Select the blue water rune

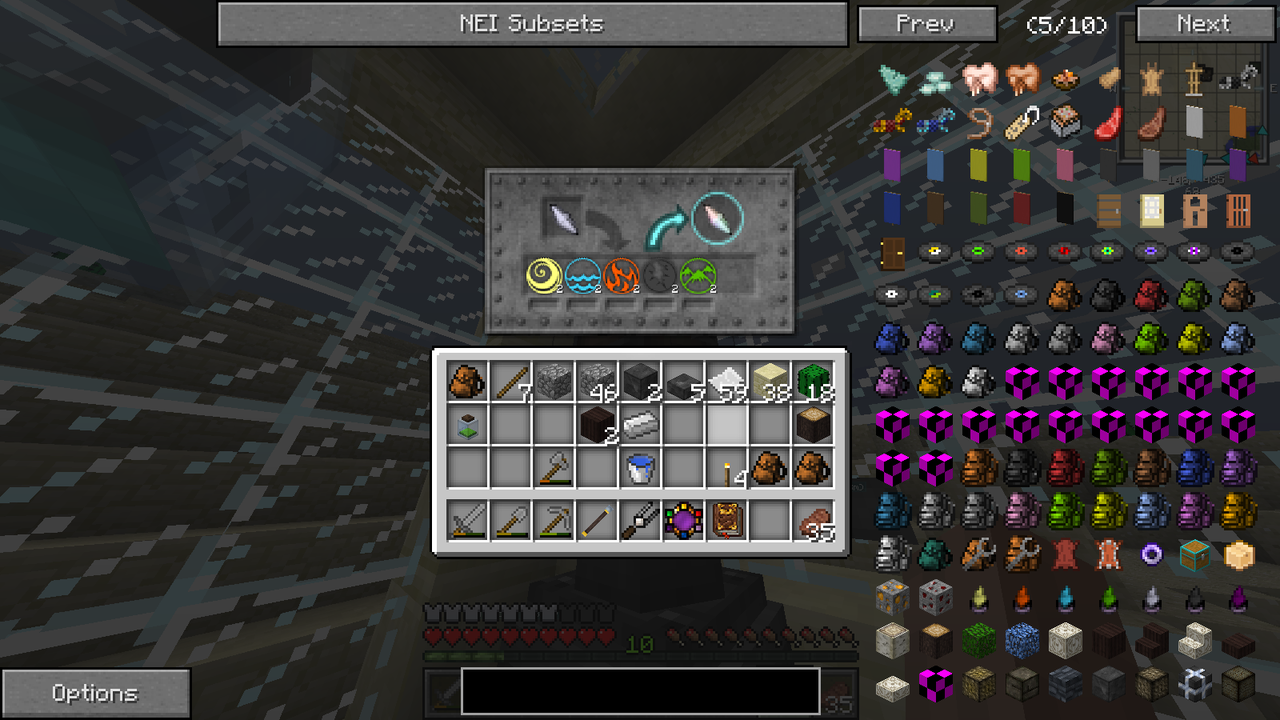[x=580, y=276]
